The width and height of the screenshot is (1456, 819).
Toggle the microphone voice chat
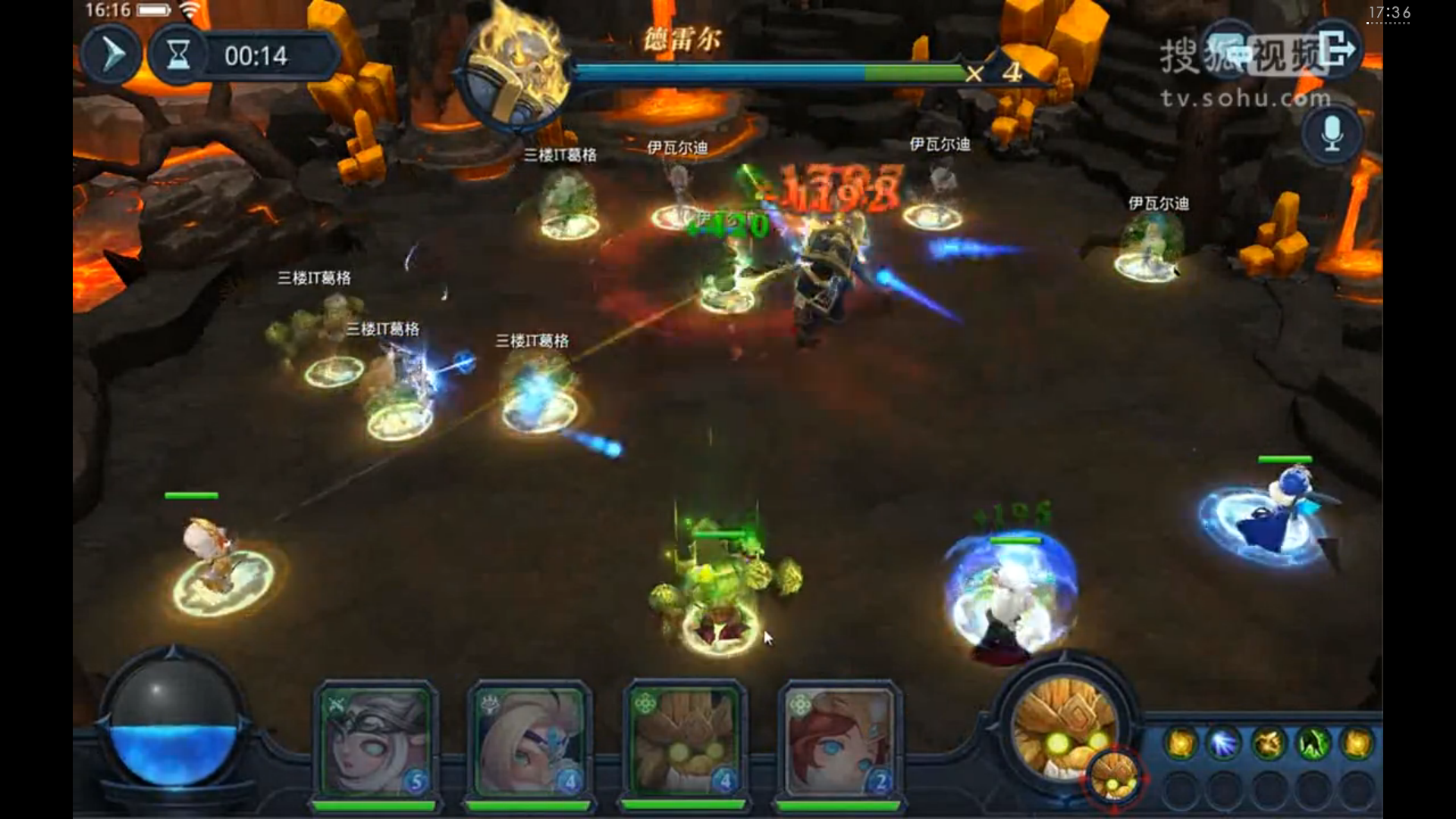coord(1332,133)
